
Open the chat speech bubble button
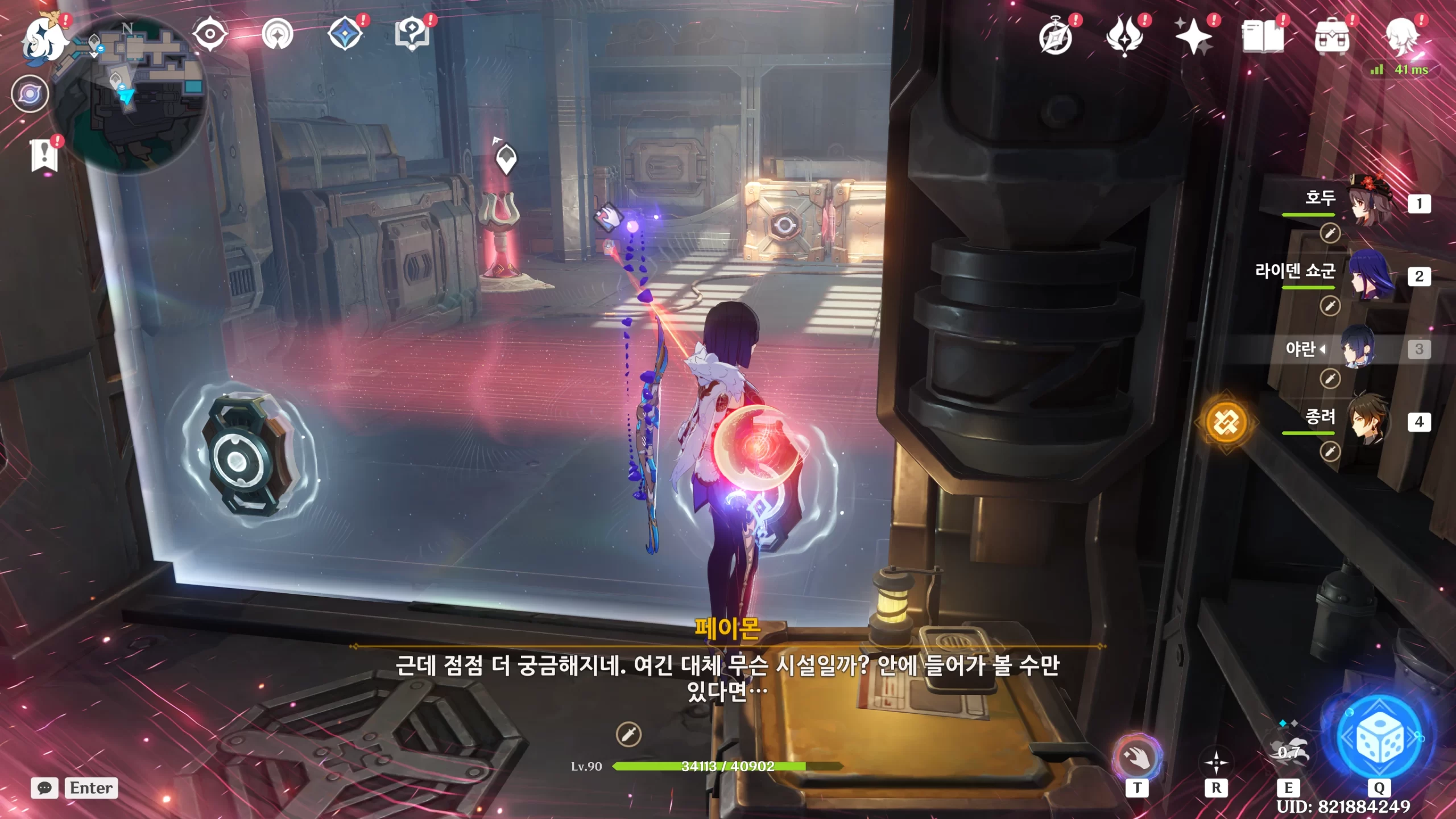coord(44,788)
